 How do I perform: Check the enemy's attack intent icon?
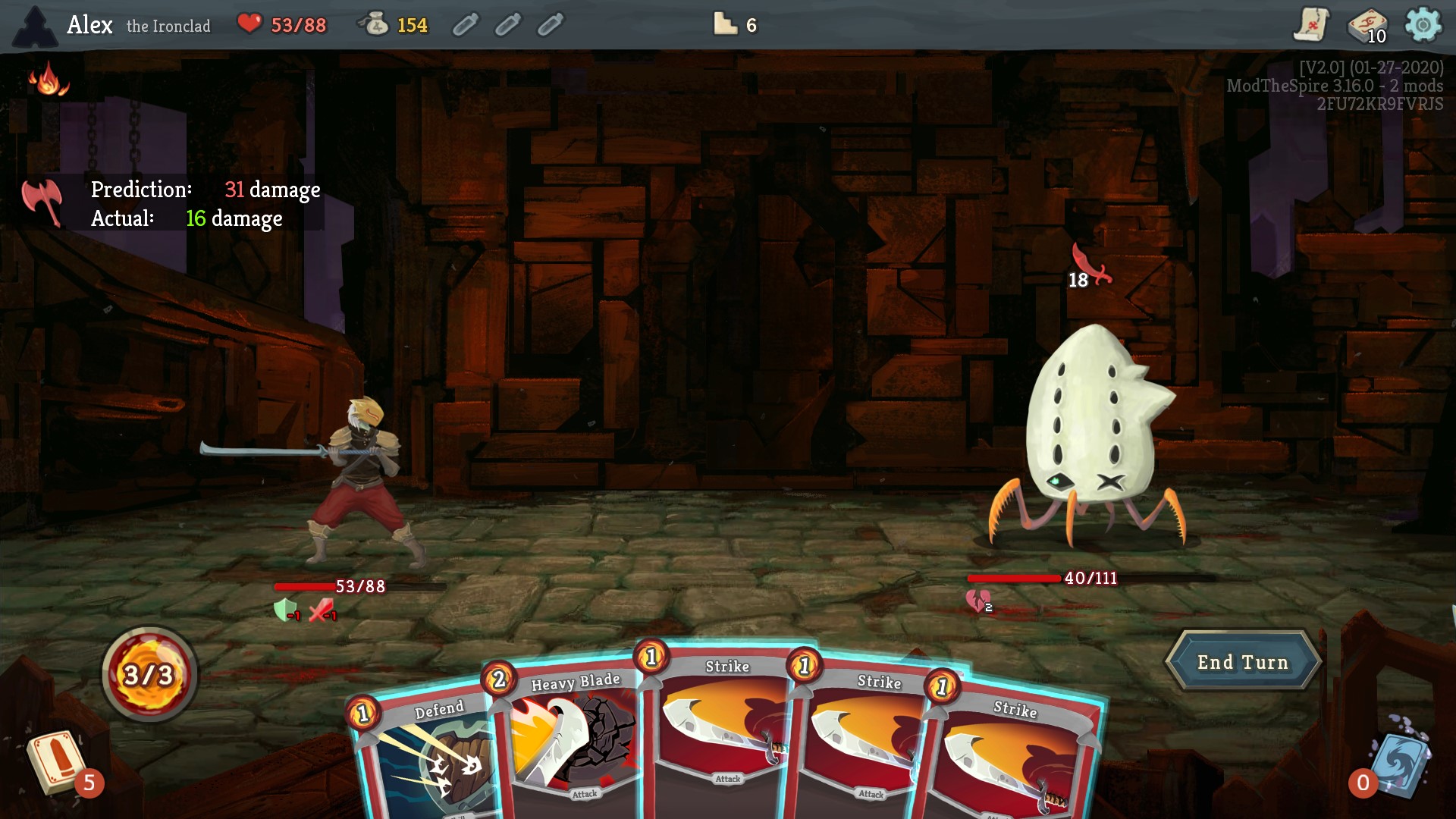(1090, 265)
